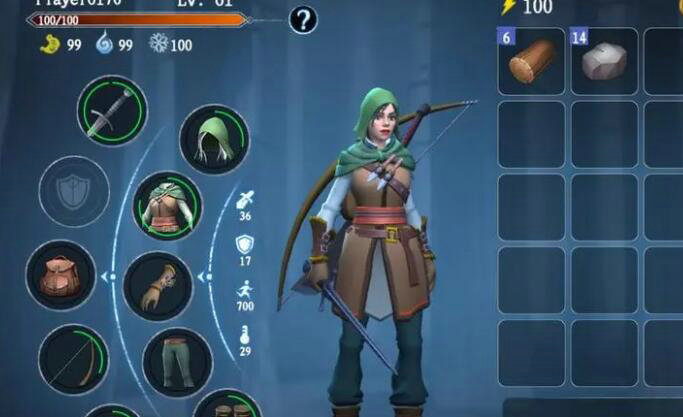Open the leather backpack slot
Viewport: 683px width, 417px height.
pos(60,276)
